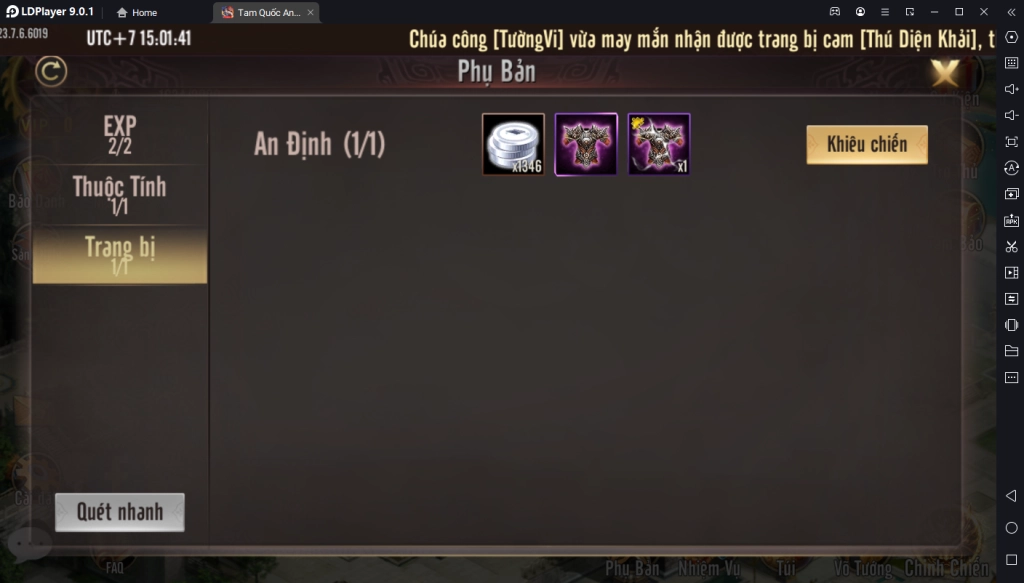Image resolution: width=1024 pixels, height=583 pixels.
Task: Click the circular refresh arrow button
Action: (50, 72)
